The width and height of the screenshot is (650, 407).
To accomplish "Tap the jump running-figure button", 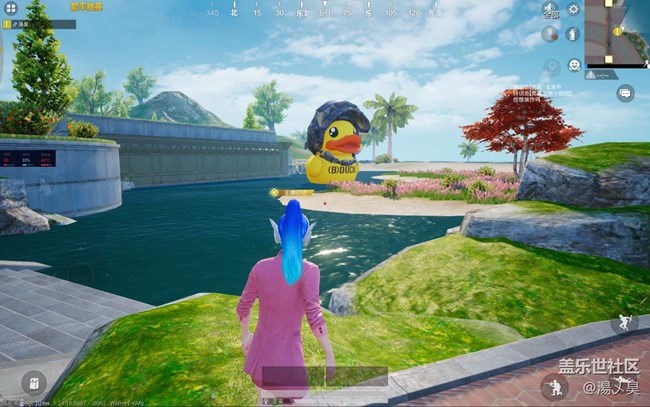I will [625, 322].
